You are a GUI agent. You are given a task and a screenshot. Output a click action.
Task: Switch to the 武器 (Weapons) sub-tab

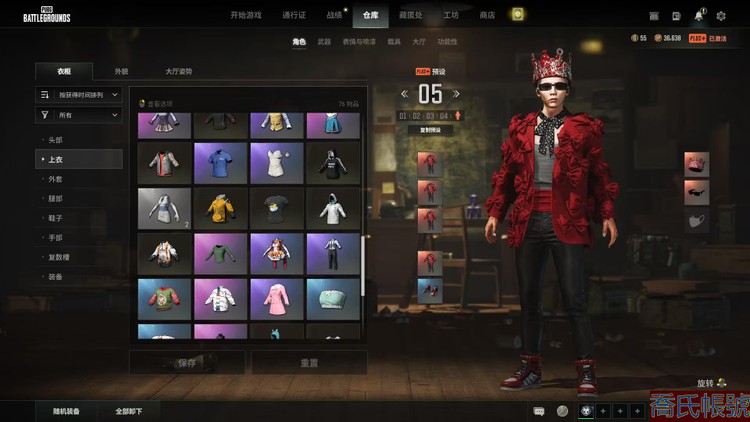[324, 42]
